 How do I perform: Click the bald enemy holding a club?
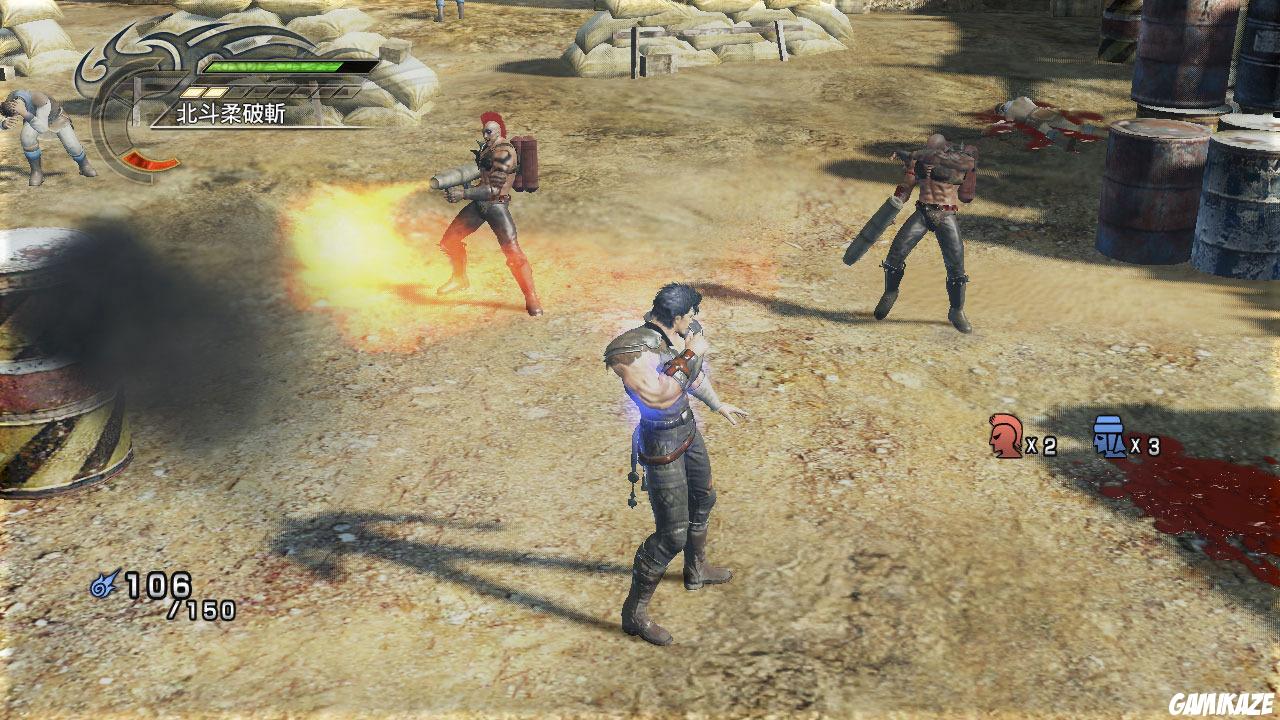pyautogui.click(x=930, y=220)
